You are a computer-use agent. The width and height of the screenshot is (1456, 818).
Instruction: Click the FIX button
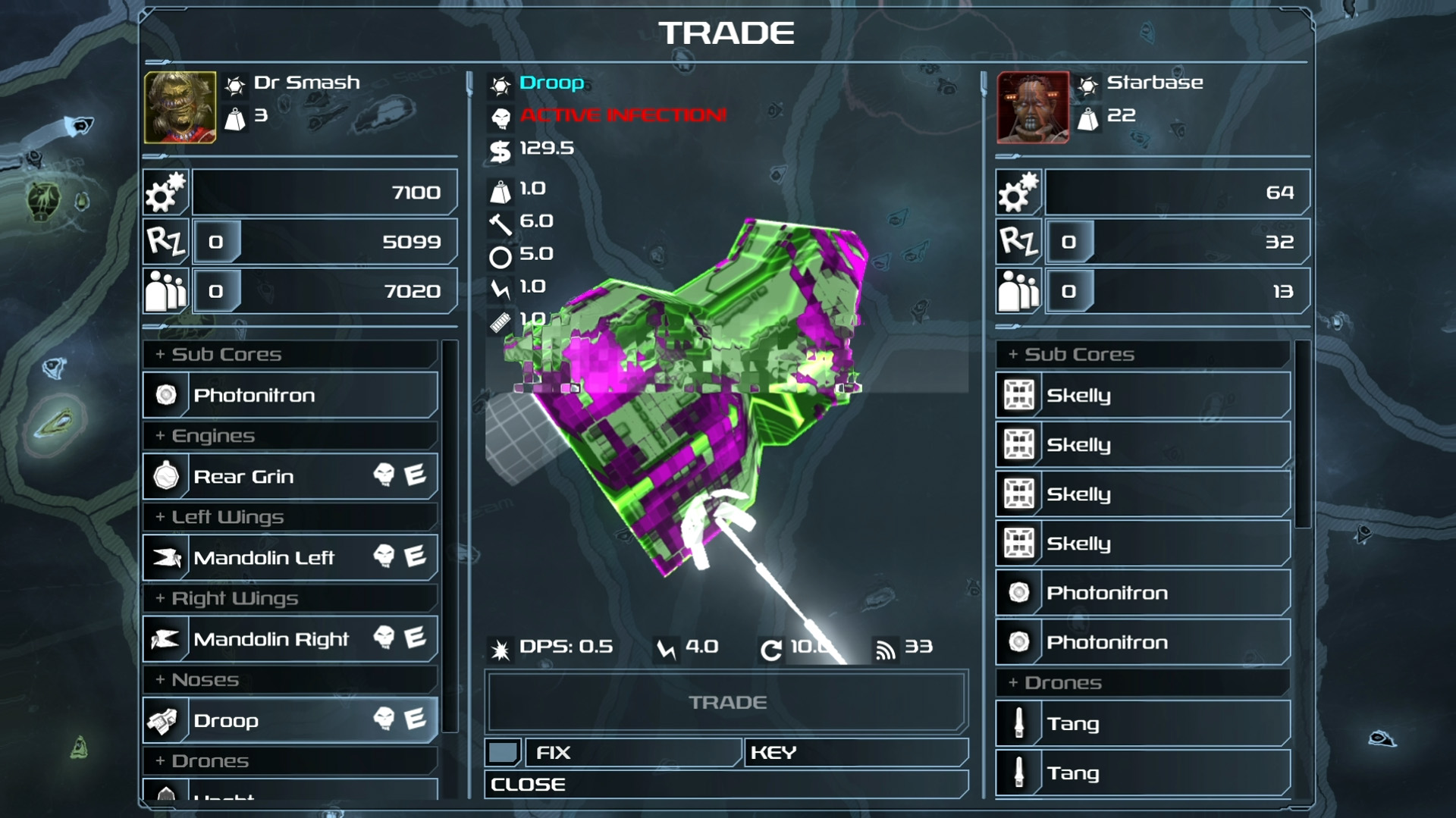(x=632, y=752)
